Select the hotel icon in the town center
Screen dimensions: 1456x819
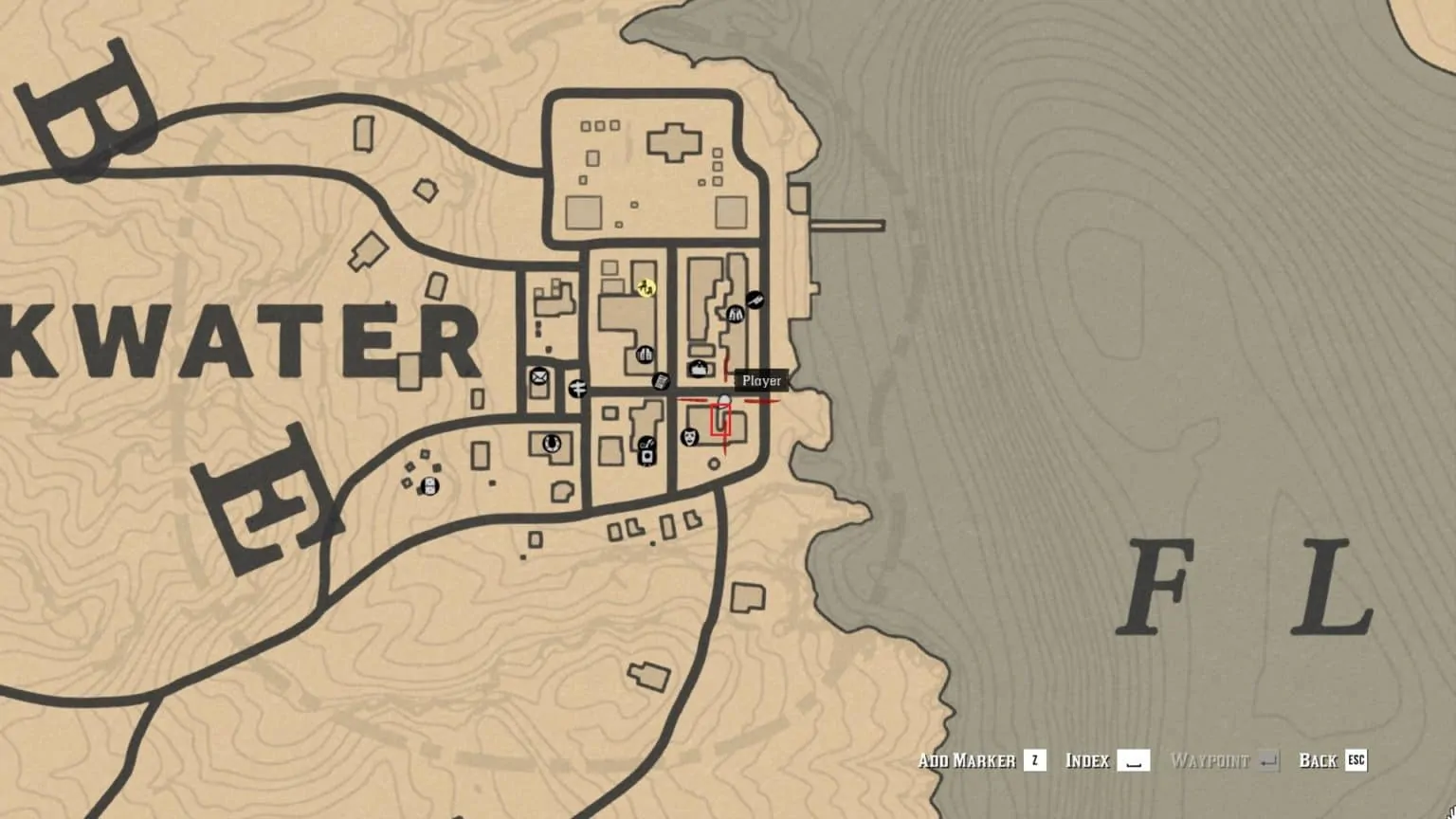(645, 354)
